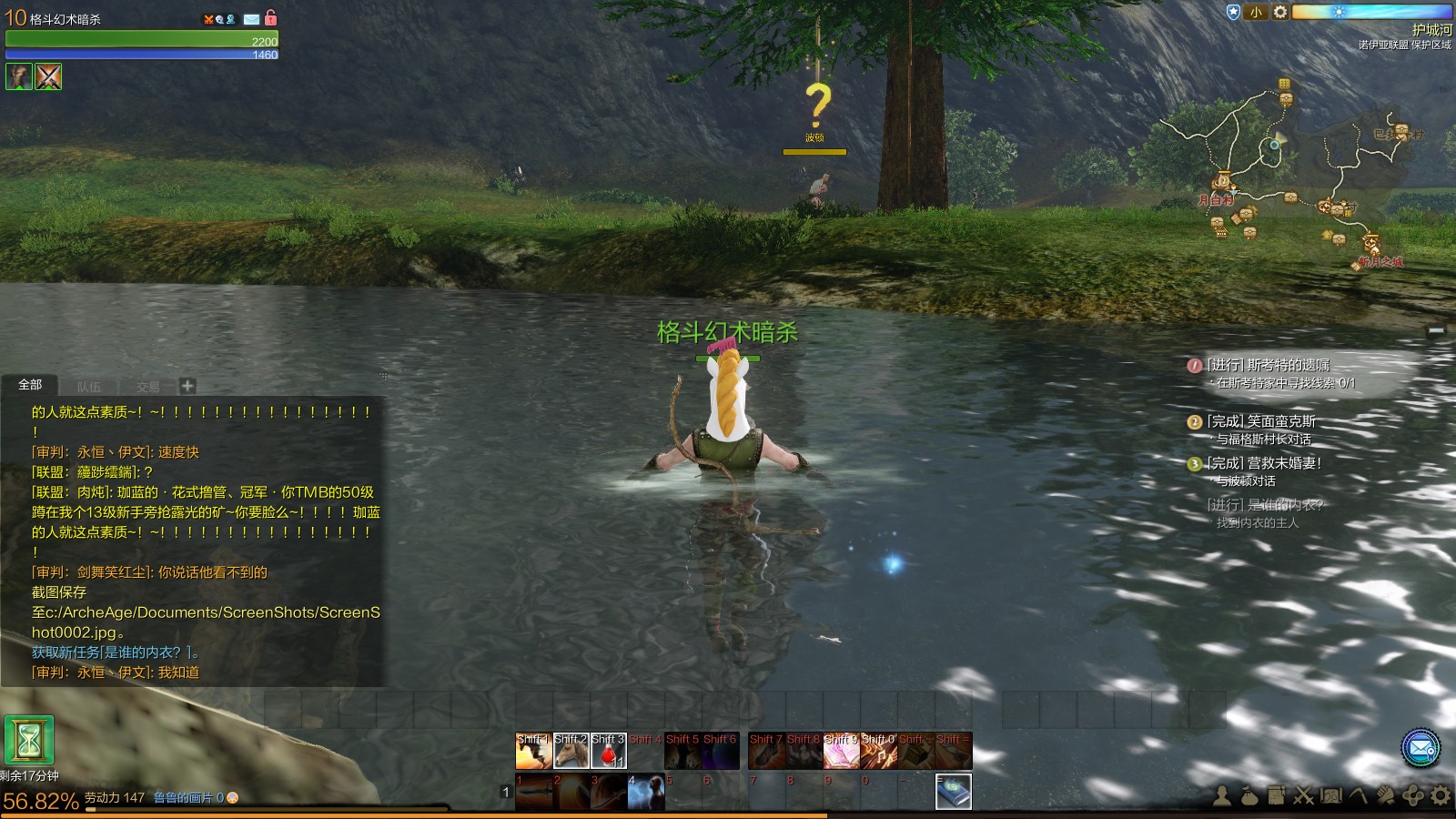The height and width of the screenshot is (819, 1456).
Task: Click the hourglass buff icon
Action: tap(29, 740)
